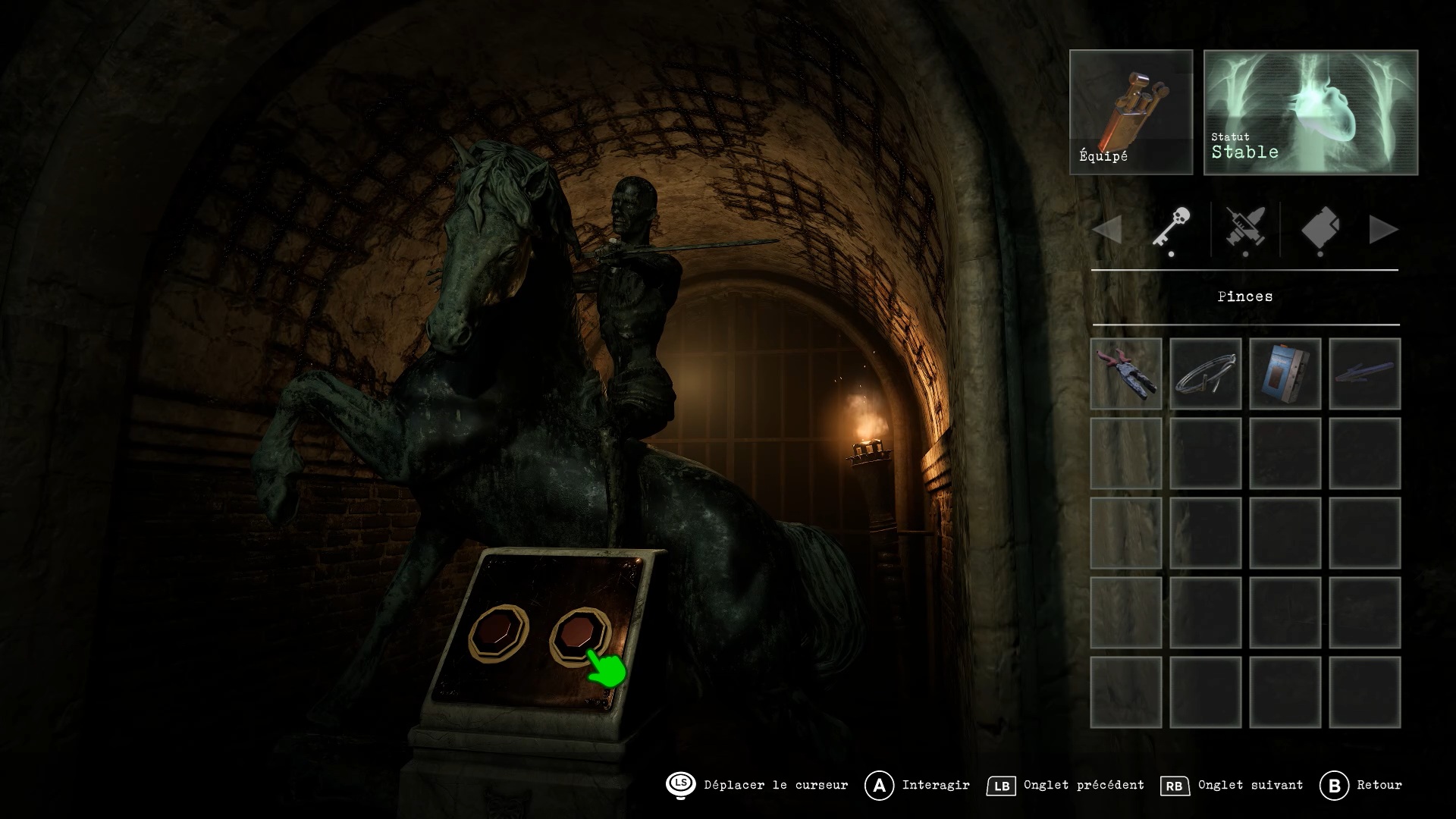The height and width of the screenshot is (819, 1456).
Task: Switch to the skull key items tab
Action: pos(1171,228)
